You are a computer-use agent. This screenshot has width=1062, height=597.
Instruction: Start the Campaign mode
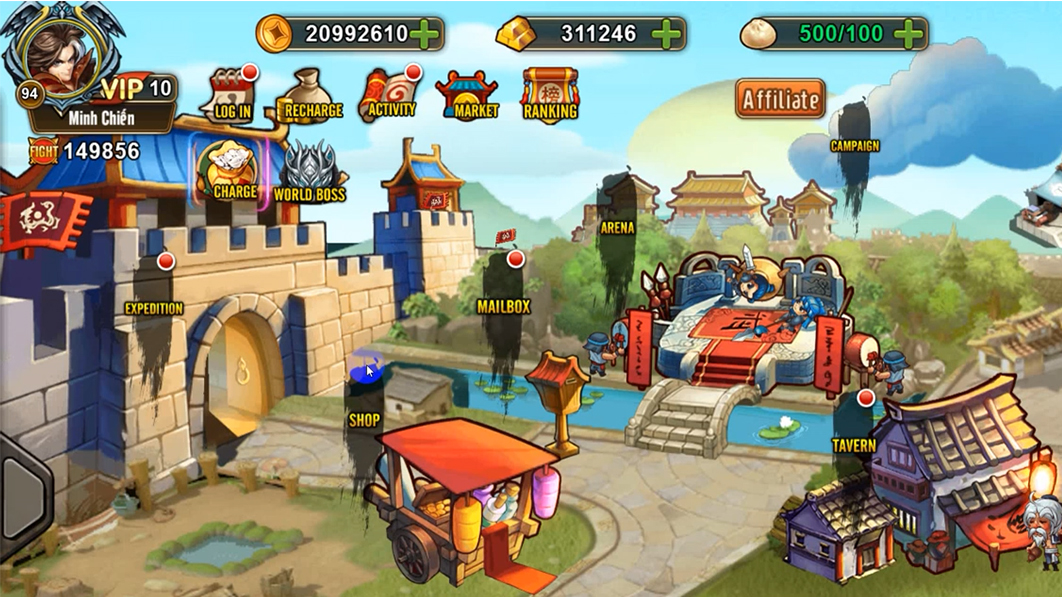pyautogui.click(x=854, y=145)
